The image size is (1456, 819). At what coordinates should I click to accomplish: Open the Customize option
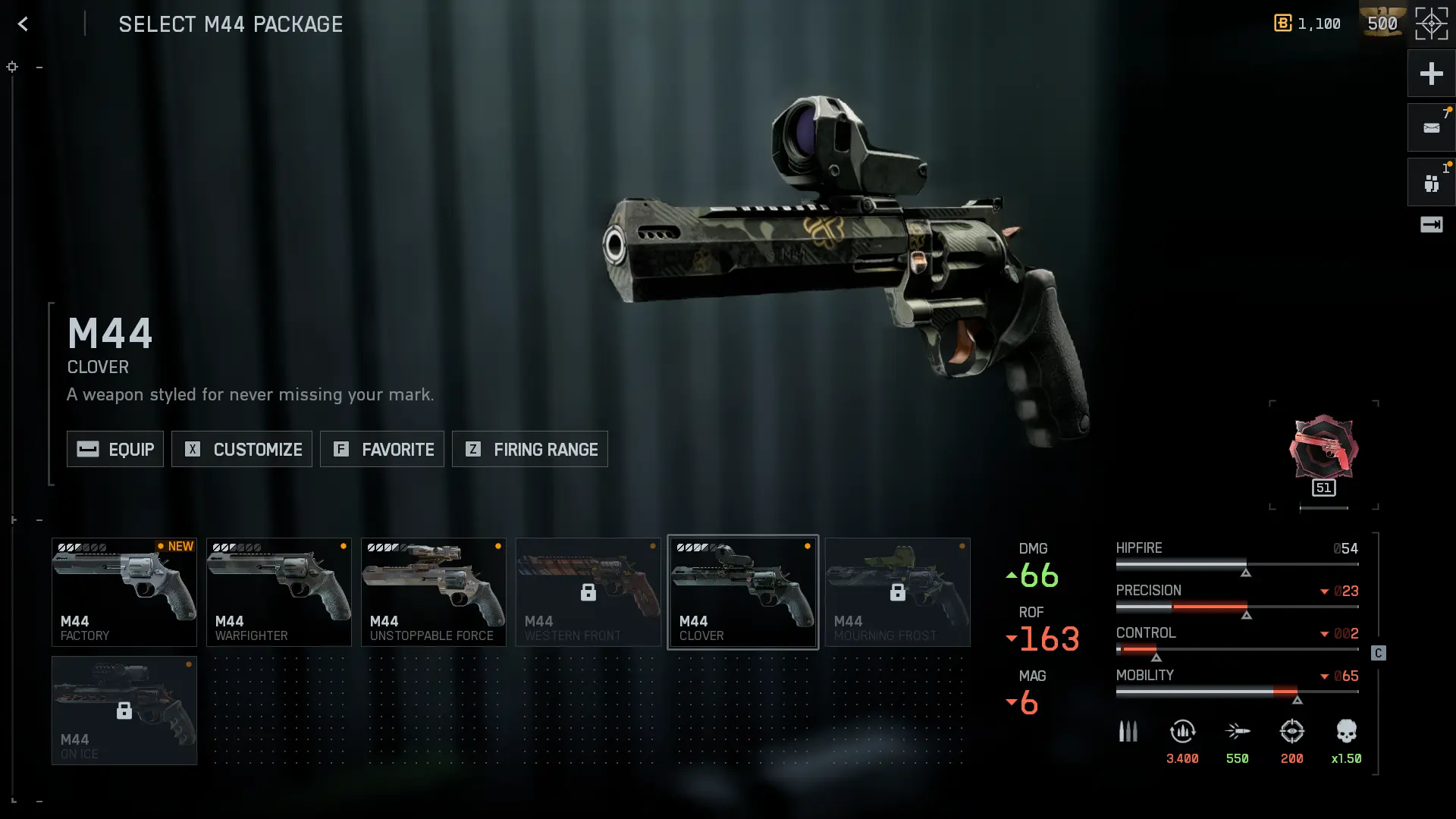click(x=242, y=449)
